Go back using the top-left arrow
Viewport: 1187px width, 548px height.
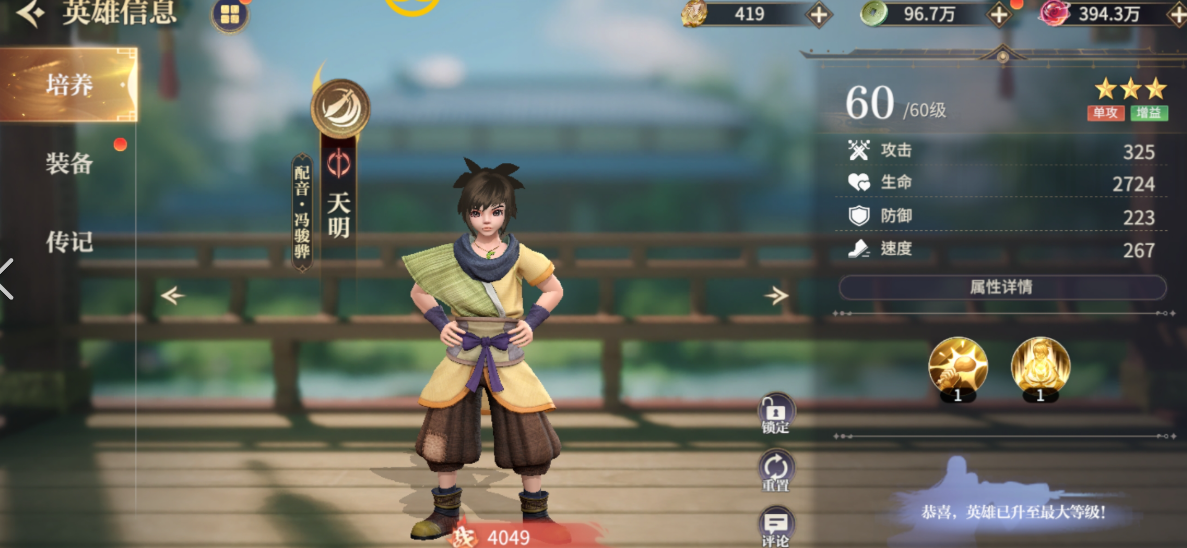point(30,12)
